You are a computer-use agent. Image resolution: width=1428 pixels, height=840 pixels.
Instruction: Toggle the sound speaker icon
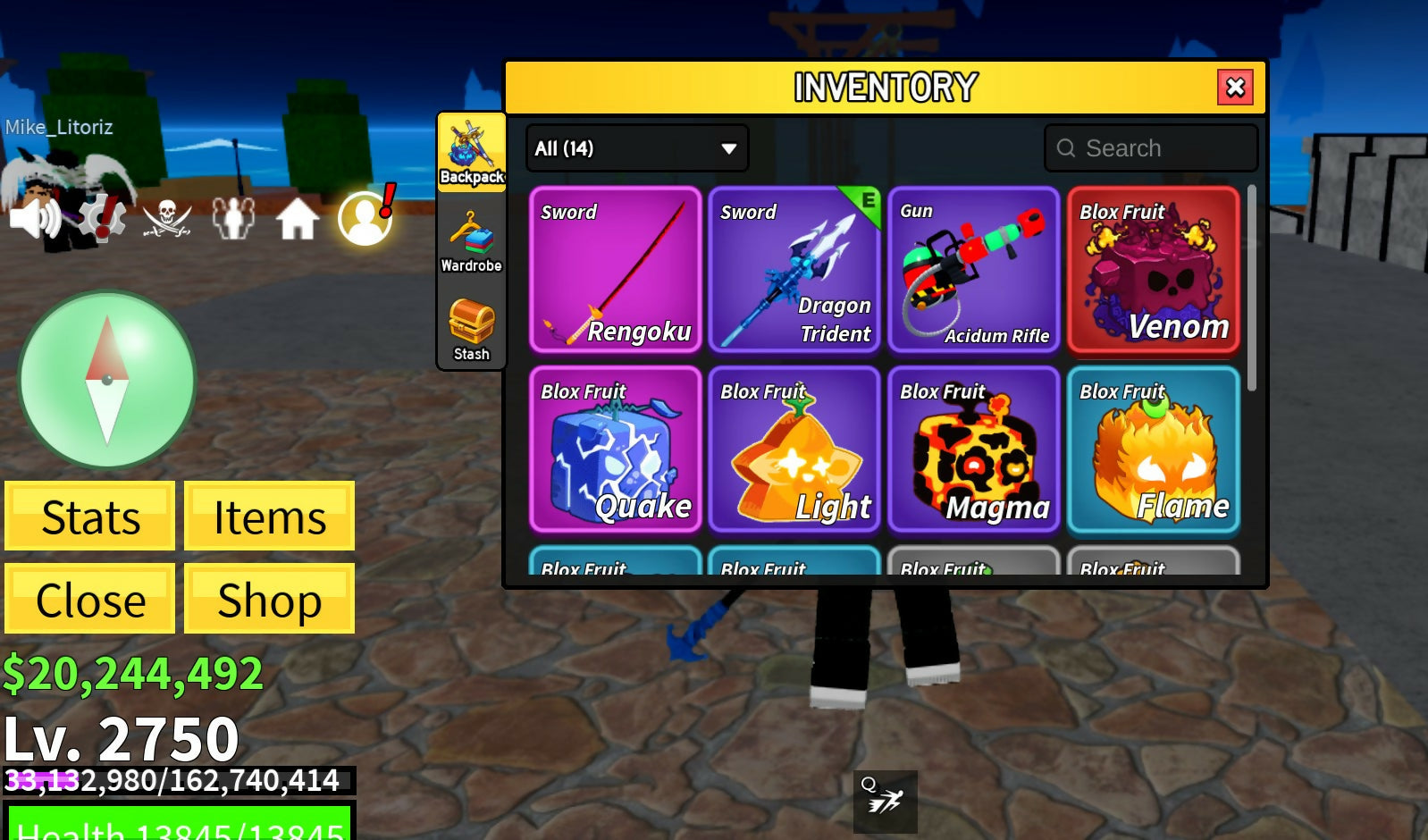(x=34, y=217)
